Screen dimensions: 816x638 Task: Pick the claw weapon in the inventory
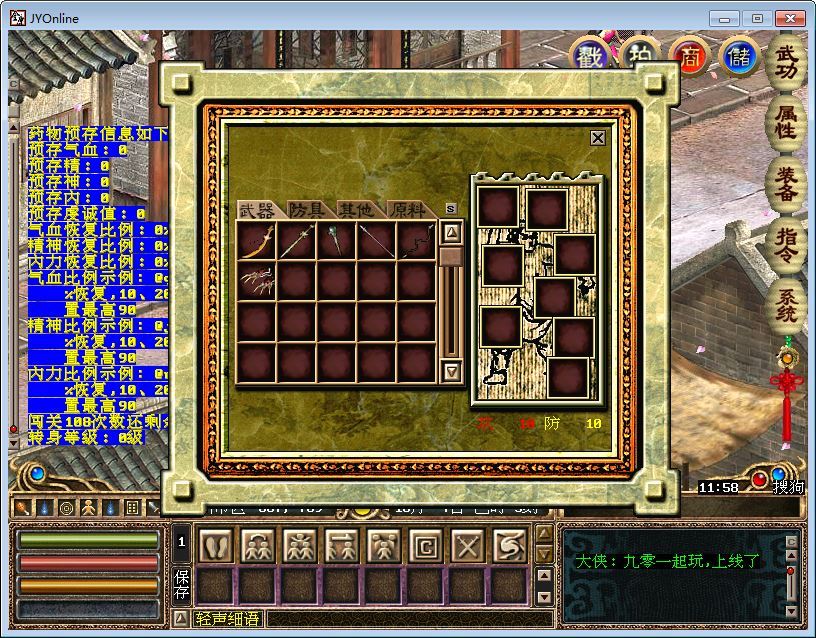coord(256,282)
